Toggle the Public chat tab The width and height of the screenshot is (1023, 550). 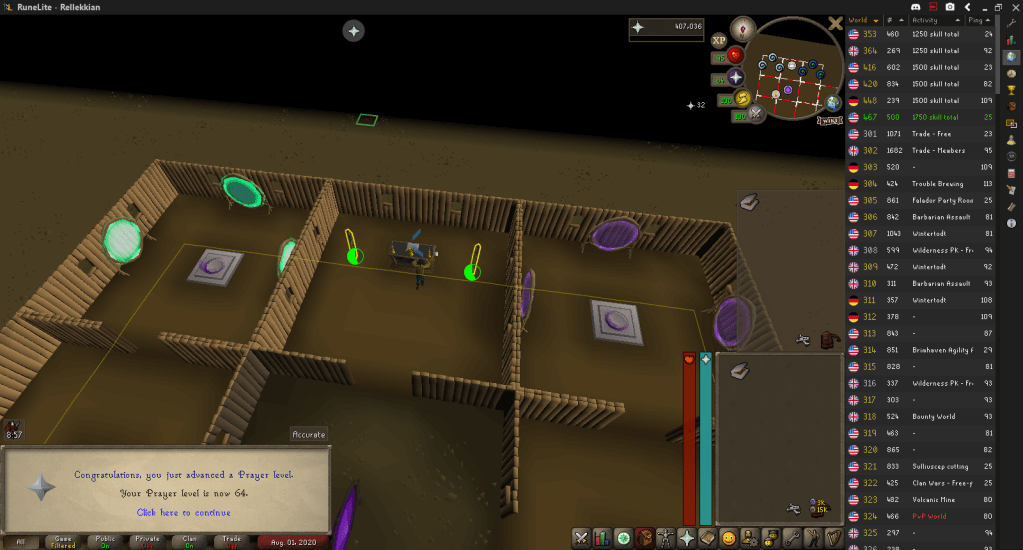click(106, 541)
